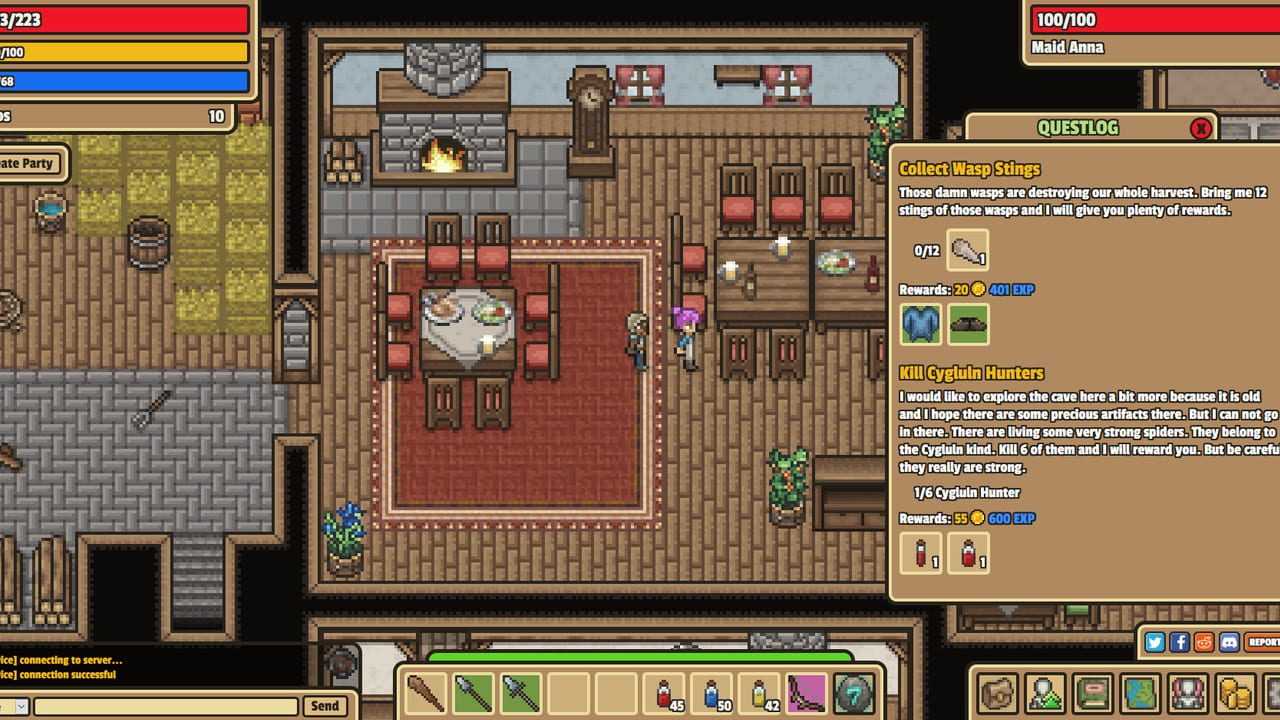Open the gold coins shop icon
Screen dimensions: 1280x720
pos(1236,693)
